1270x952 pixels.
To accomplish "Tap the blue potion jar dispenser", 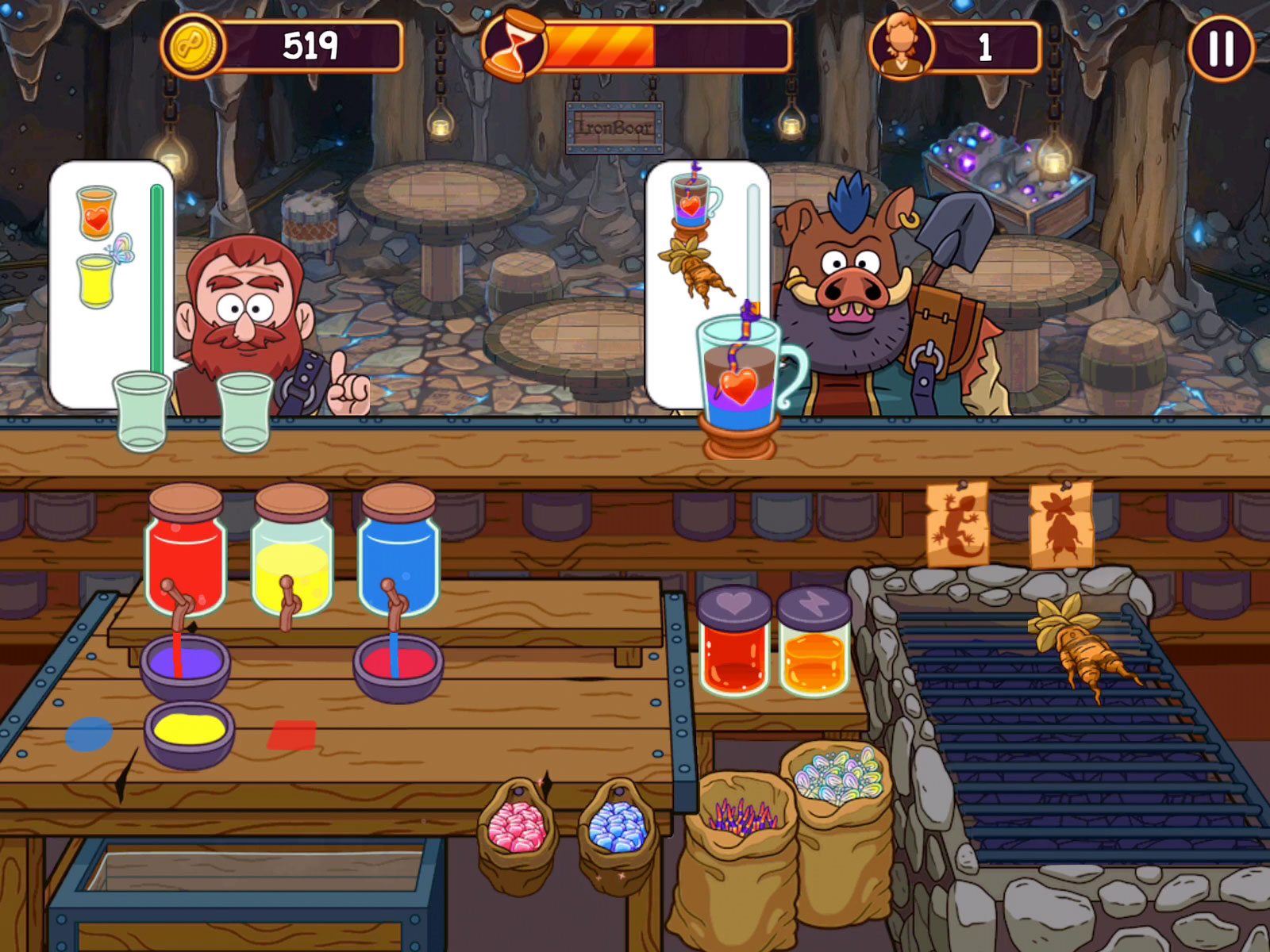I will tap(398, 555).
